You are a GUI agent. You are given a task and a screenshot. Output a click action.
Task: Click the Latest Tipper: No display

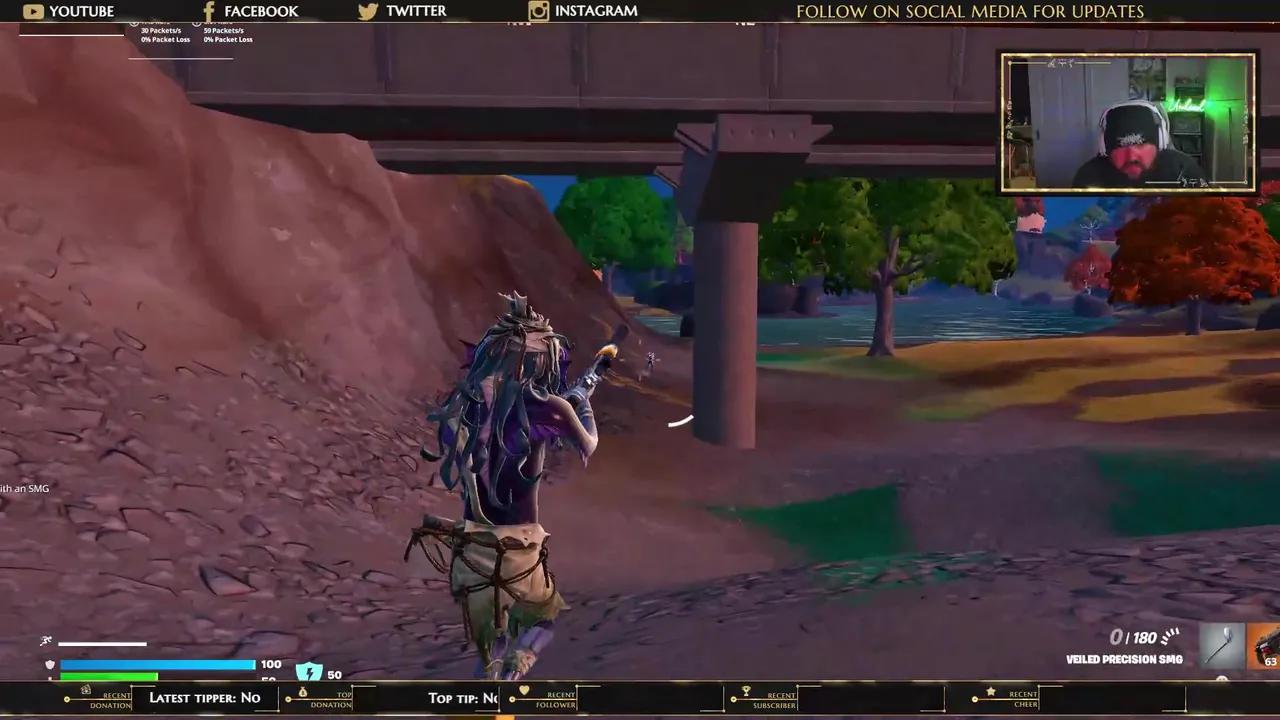(x=205, y=697)
